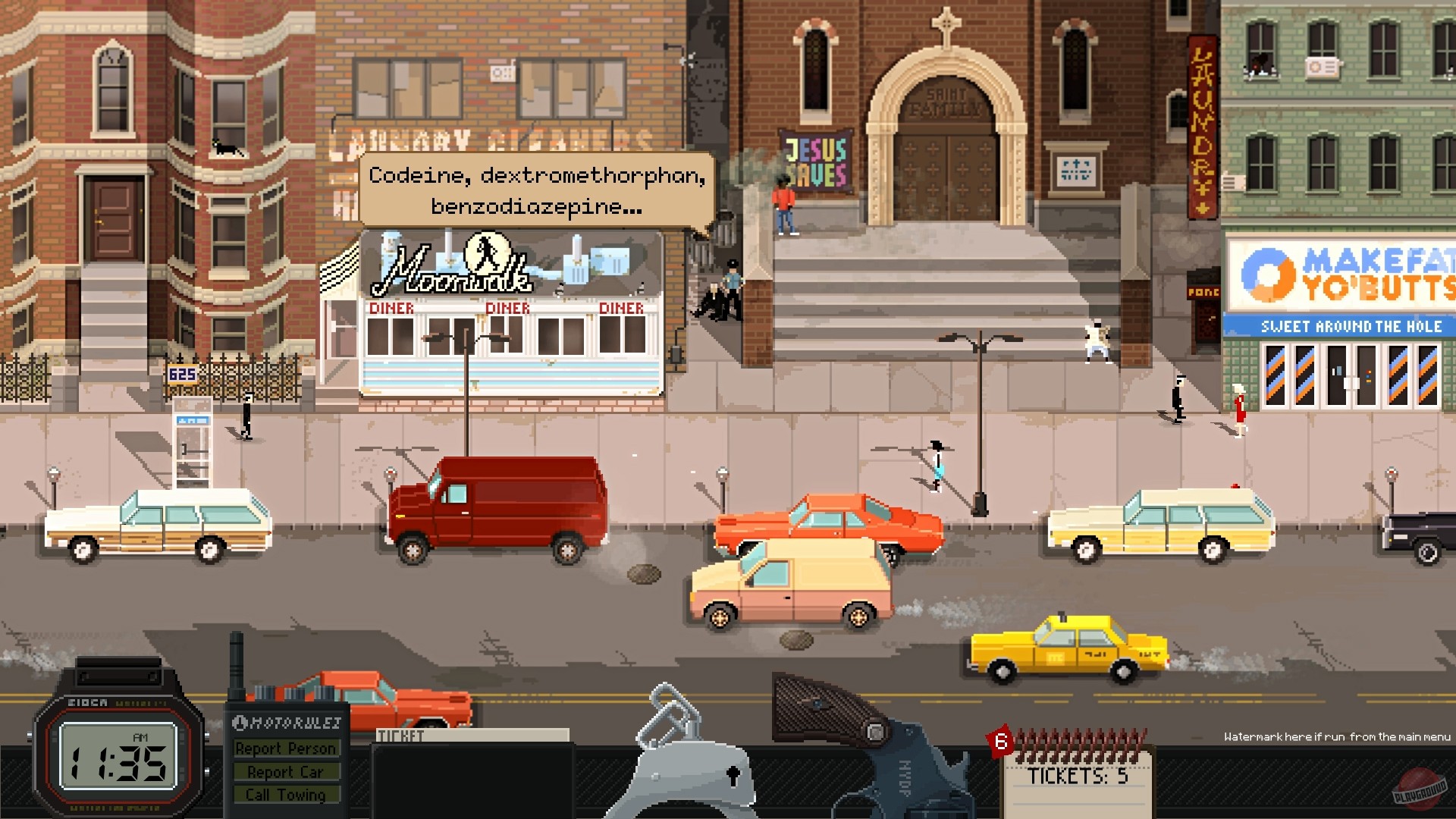Open the Motorulez police radio
This screenshot has width=1456, height=819.
287,758
